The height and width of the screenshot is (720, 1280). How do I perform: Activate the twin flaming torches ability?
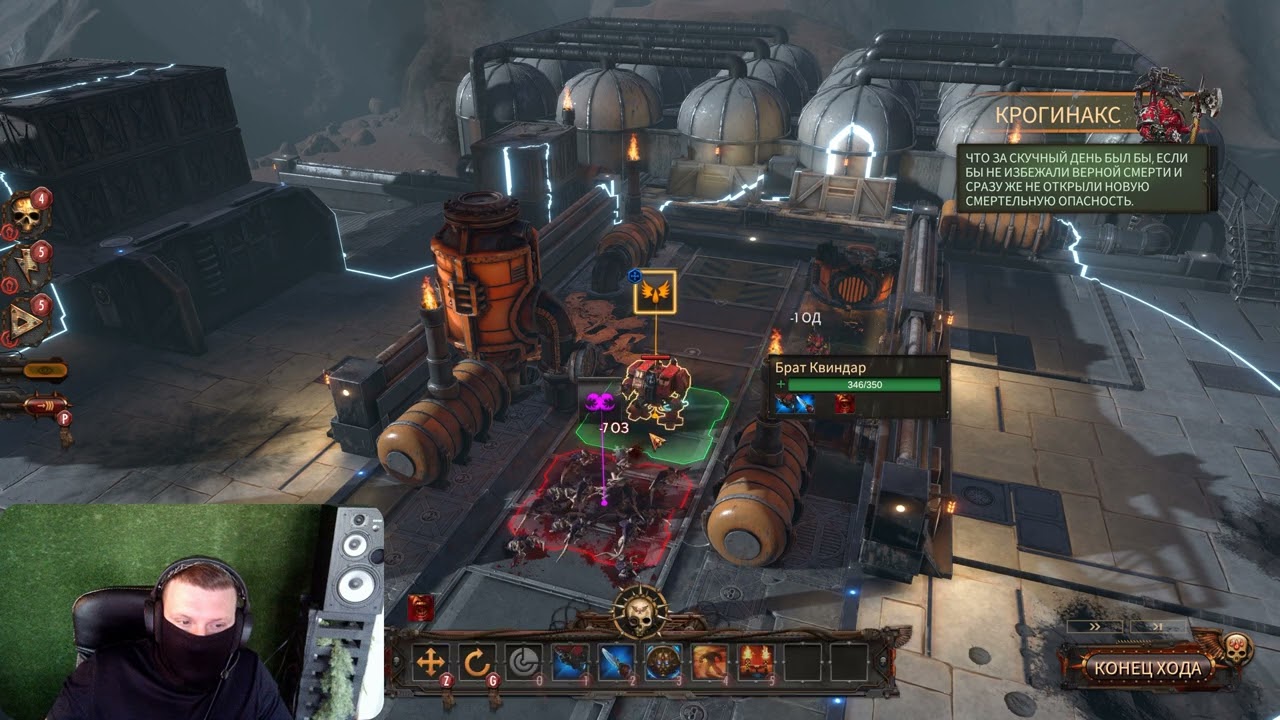coord(756,662)
